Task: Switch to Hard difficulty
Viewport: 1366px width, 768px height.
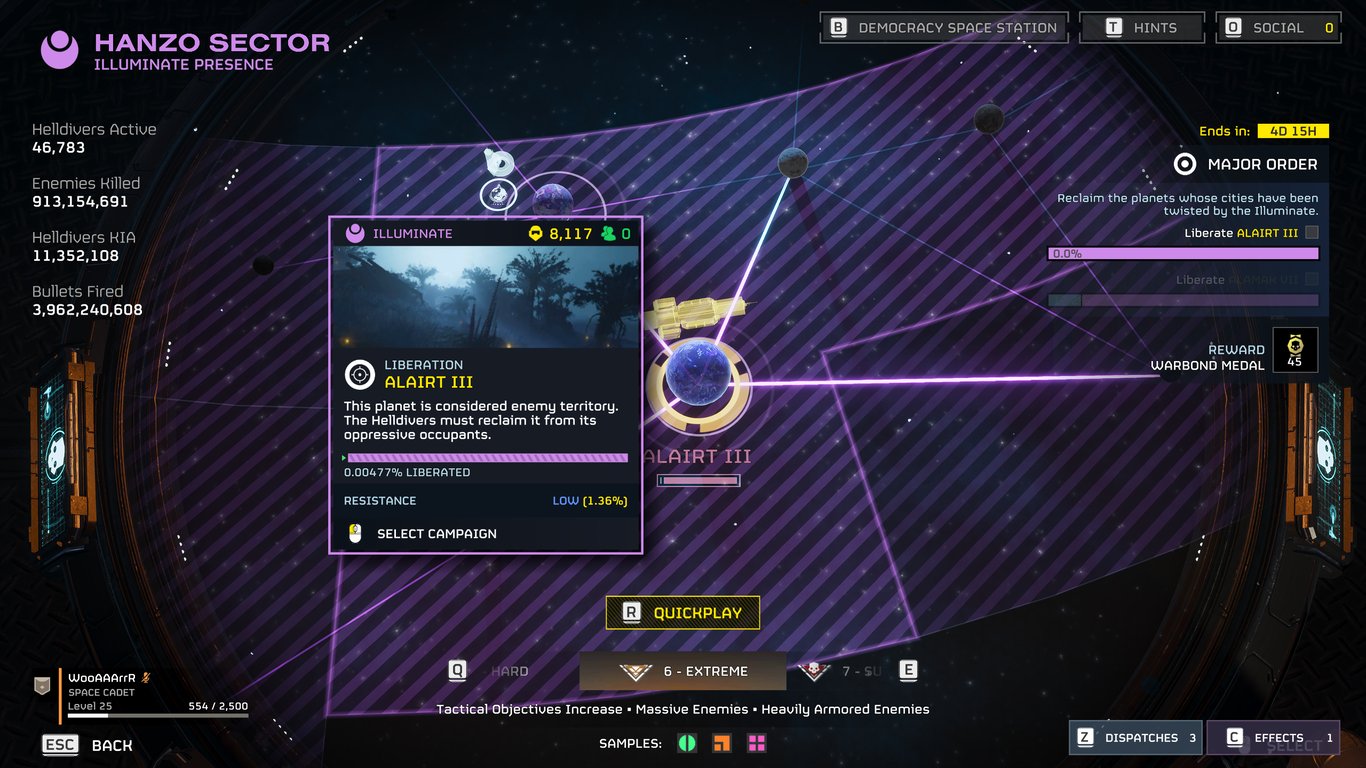Action: click(509, 671)
